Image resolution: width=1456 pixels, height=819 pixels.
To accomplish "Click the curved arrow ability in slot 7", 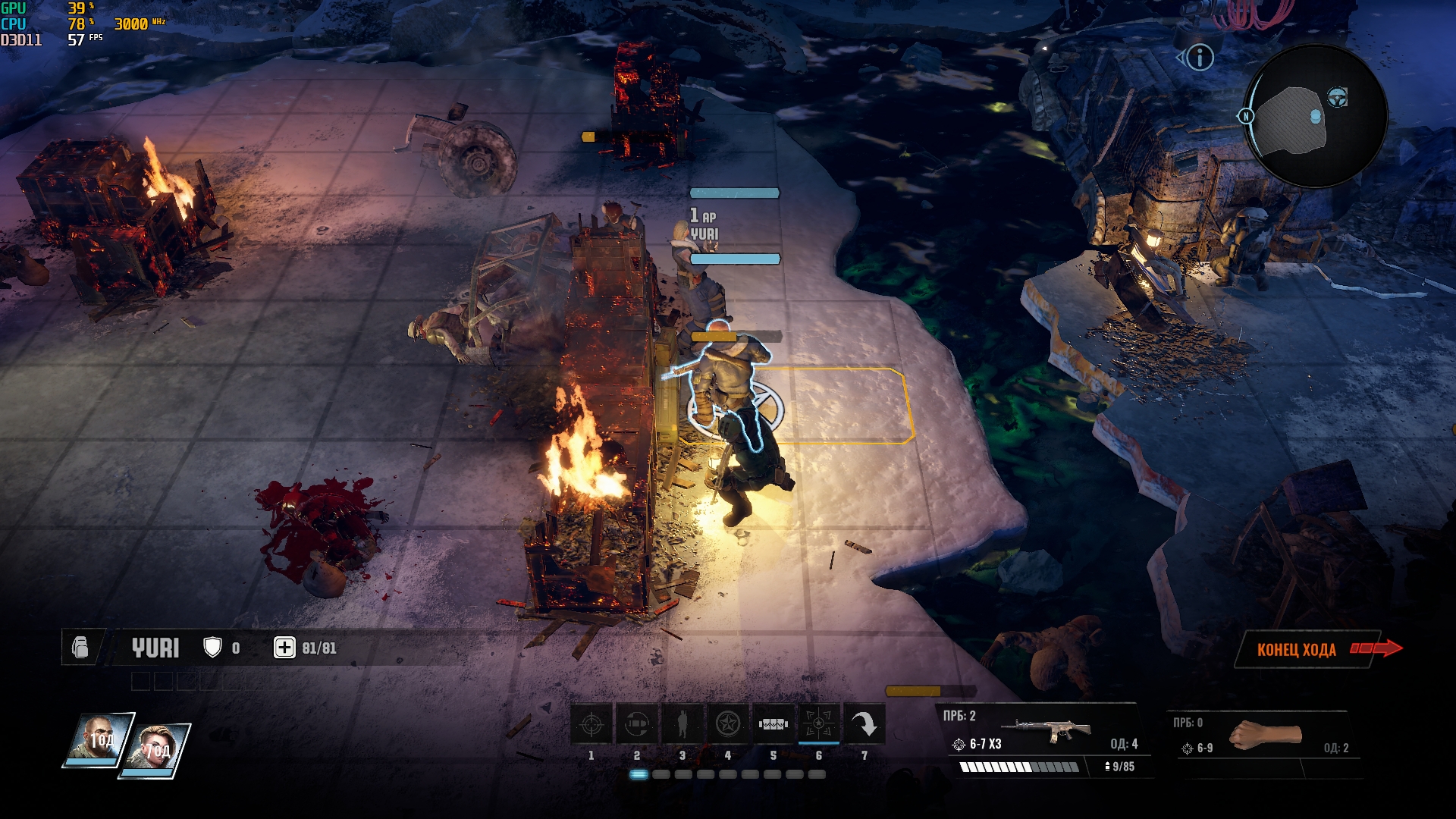I will click(864, 725).
